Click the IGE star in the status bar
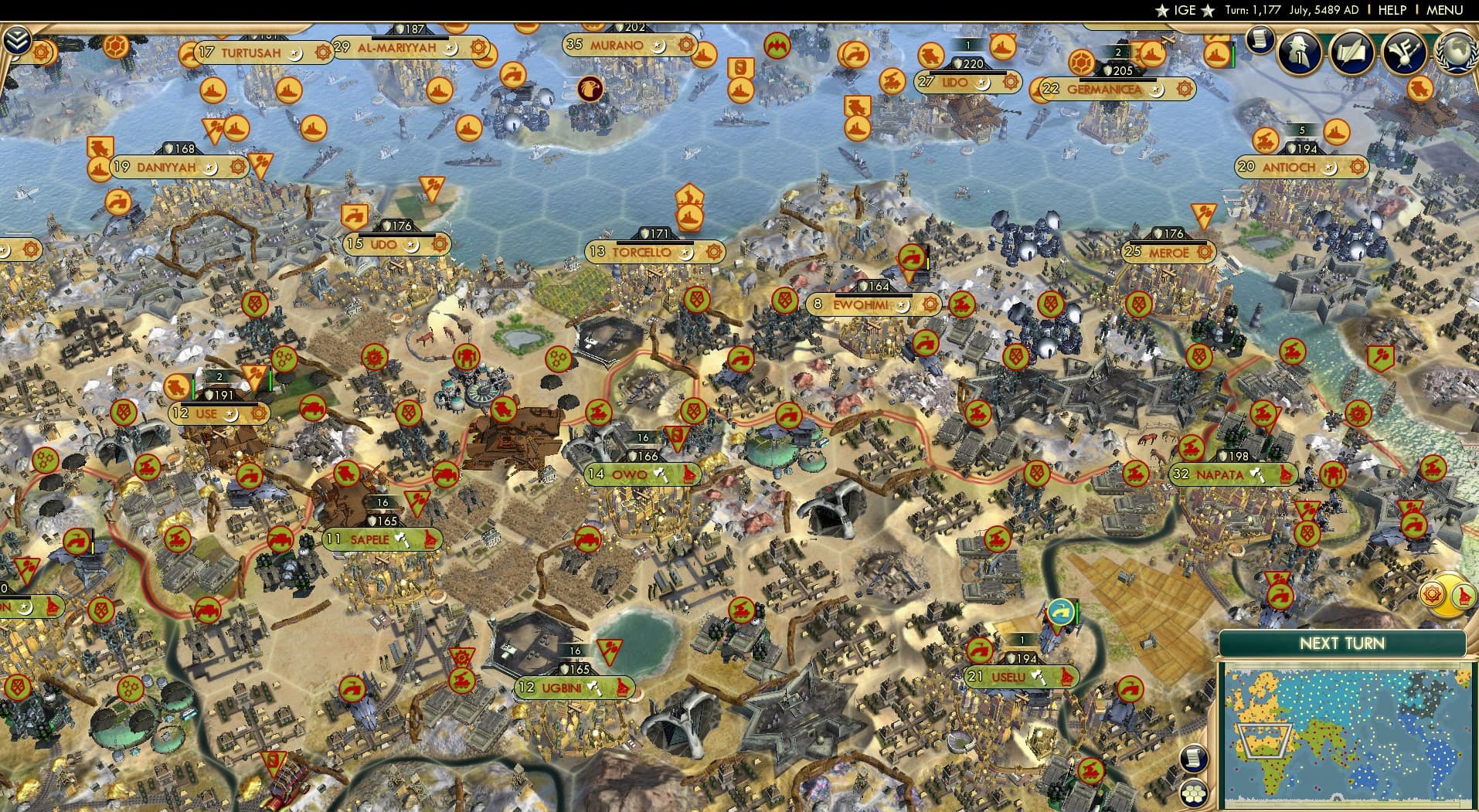Screen dimensions: 1479x812 pos(1161,10)
